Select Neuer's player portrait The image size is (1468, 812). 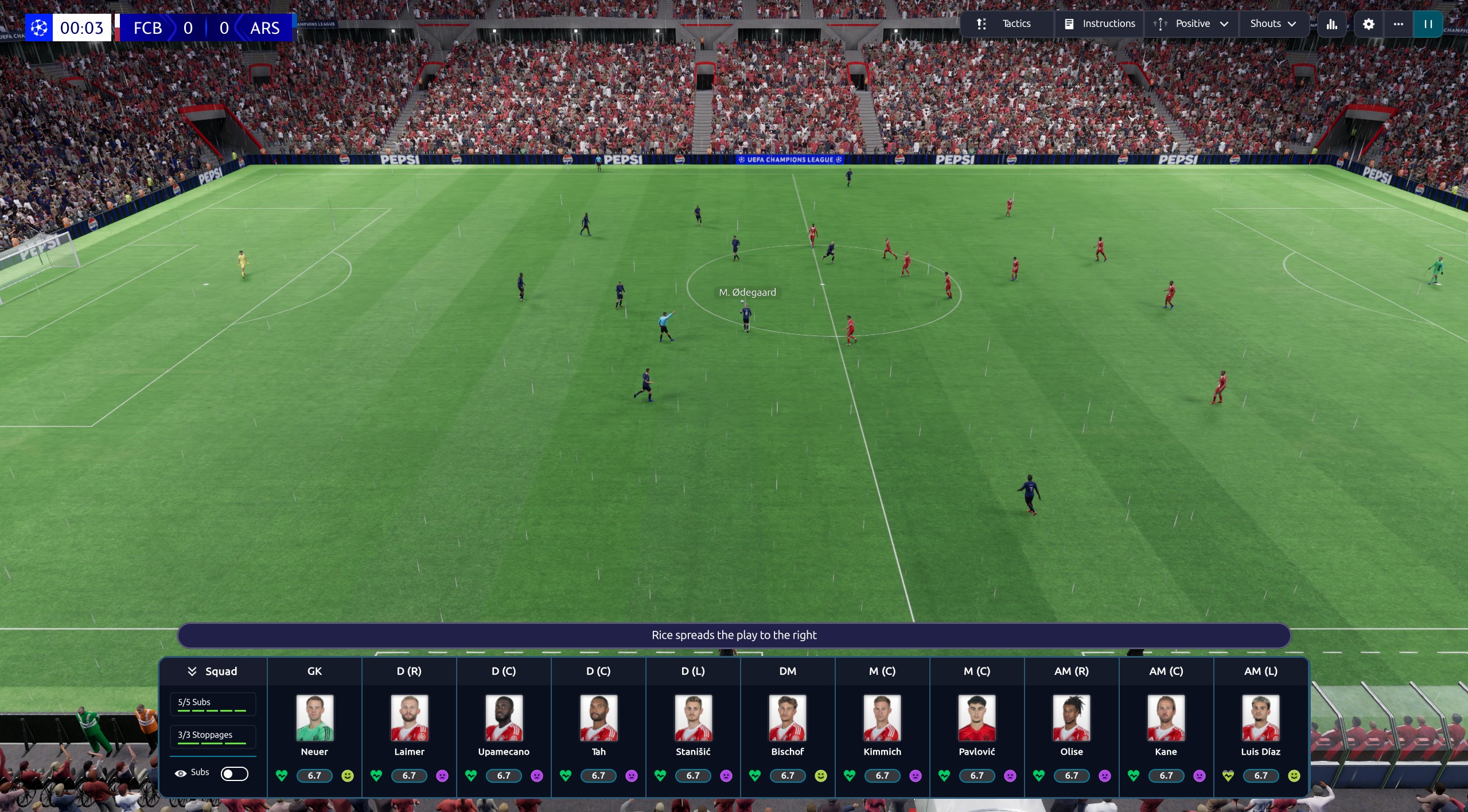pos(315,717)
